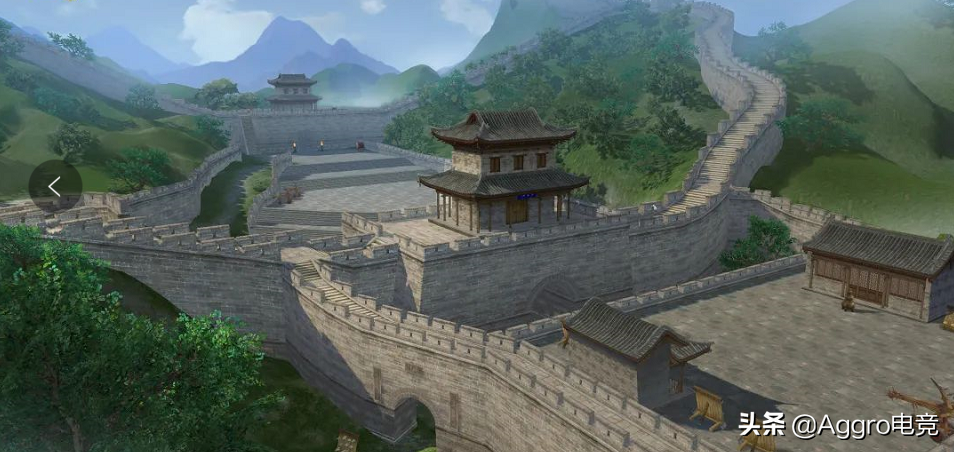Go to the previous image with left arrow

(55, 186)
